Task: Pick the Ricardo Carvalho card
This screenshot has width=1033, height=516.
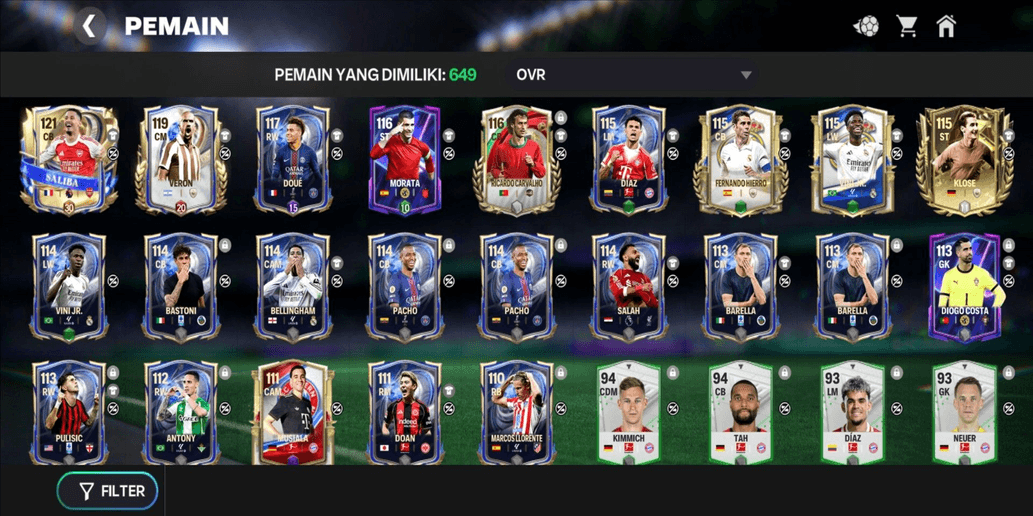Action: pos(516,160)
